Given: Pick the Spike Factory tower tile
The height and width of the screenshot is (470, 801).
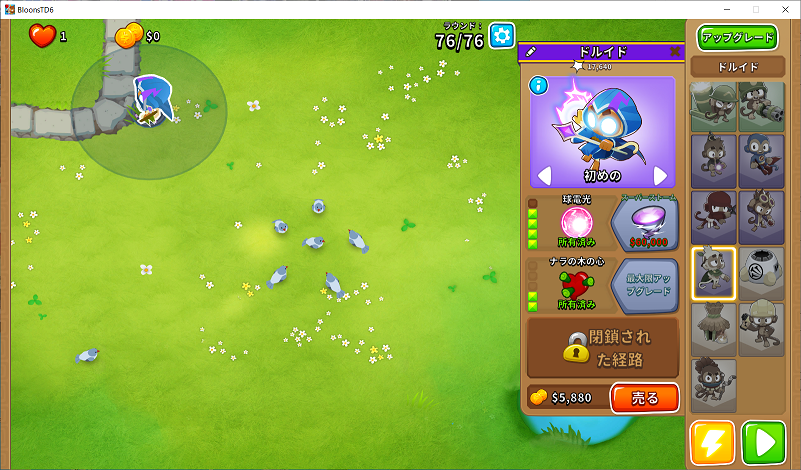Looking at the screenshot, I should coord(761,273).
